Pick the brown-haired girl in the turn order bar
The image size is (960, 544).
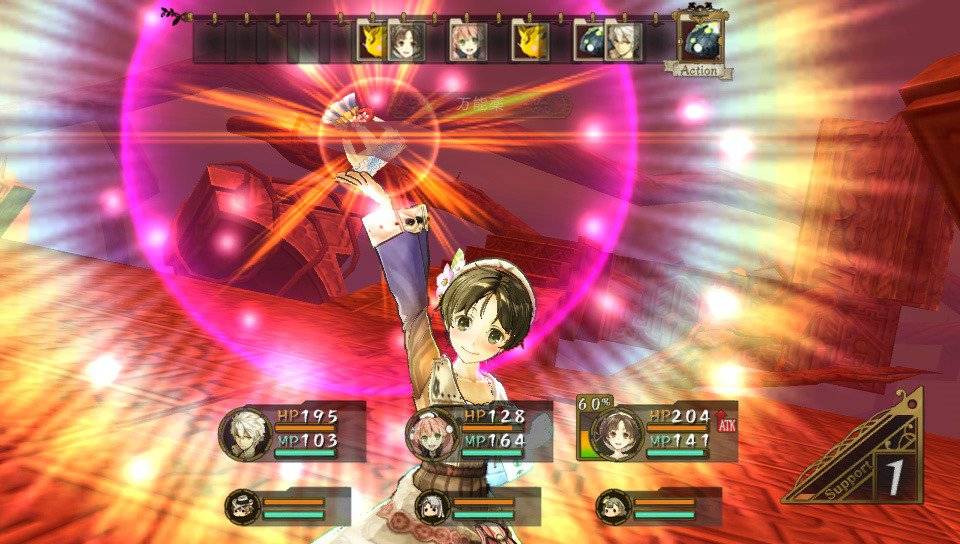coord(404,41)
